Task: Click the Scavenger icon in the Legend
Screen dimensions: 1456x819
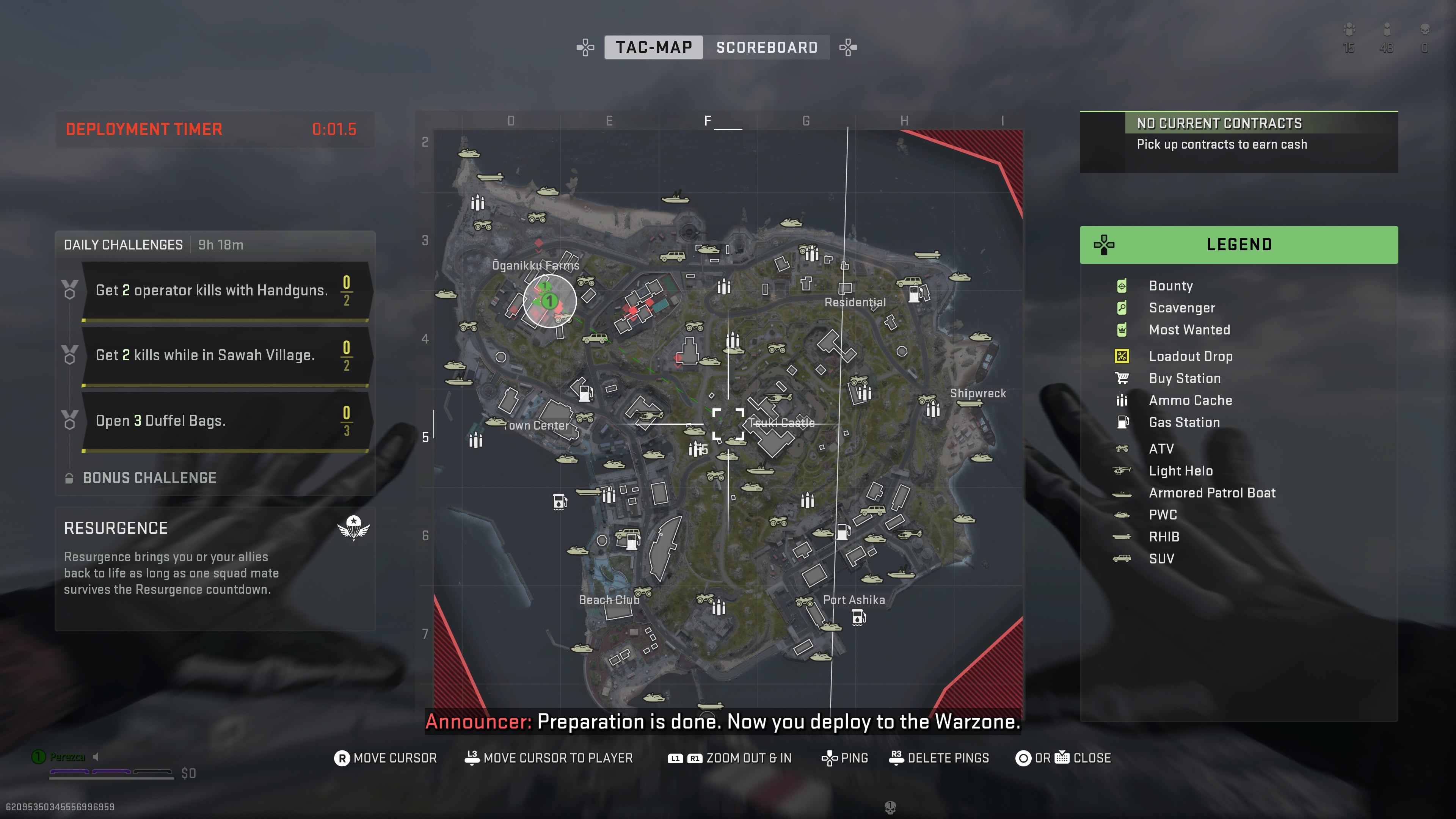Action: coord(1122,308)
